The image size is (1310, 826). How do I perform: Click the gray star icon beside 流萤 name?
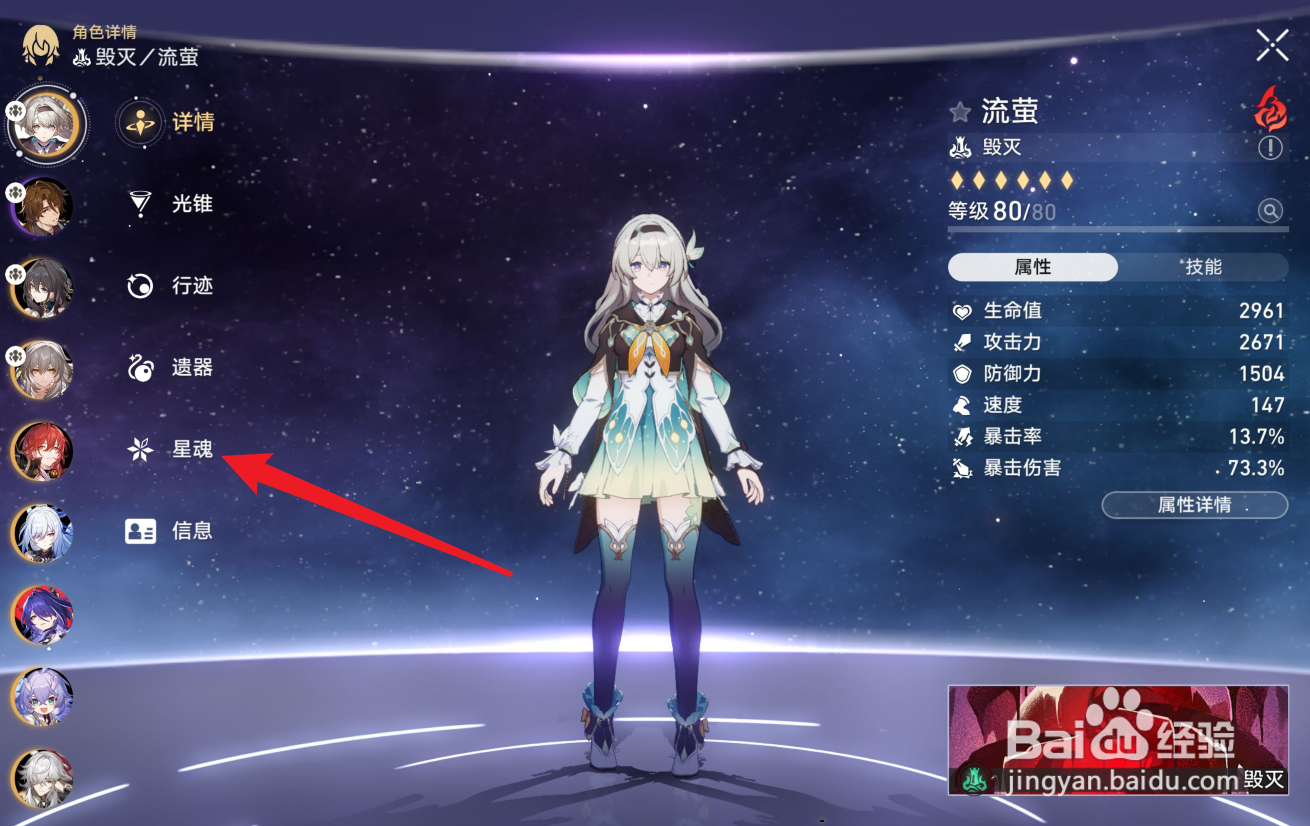click(959, 112)
